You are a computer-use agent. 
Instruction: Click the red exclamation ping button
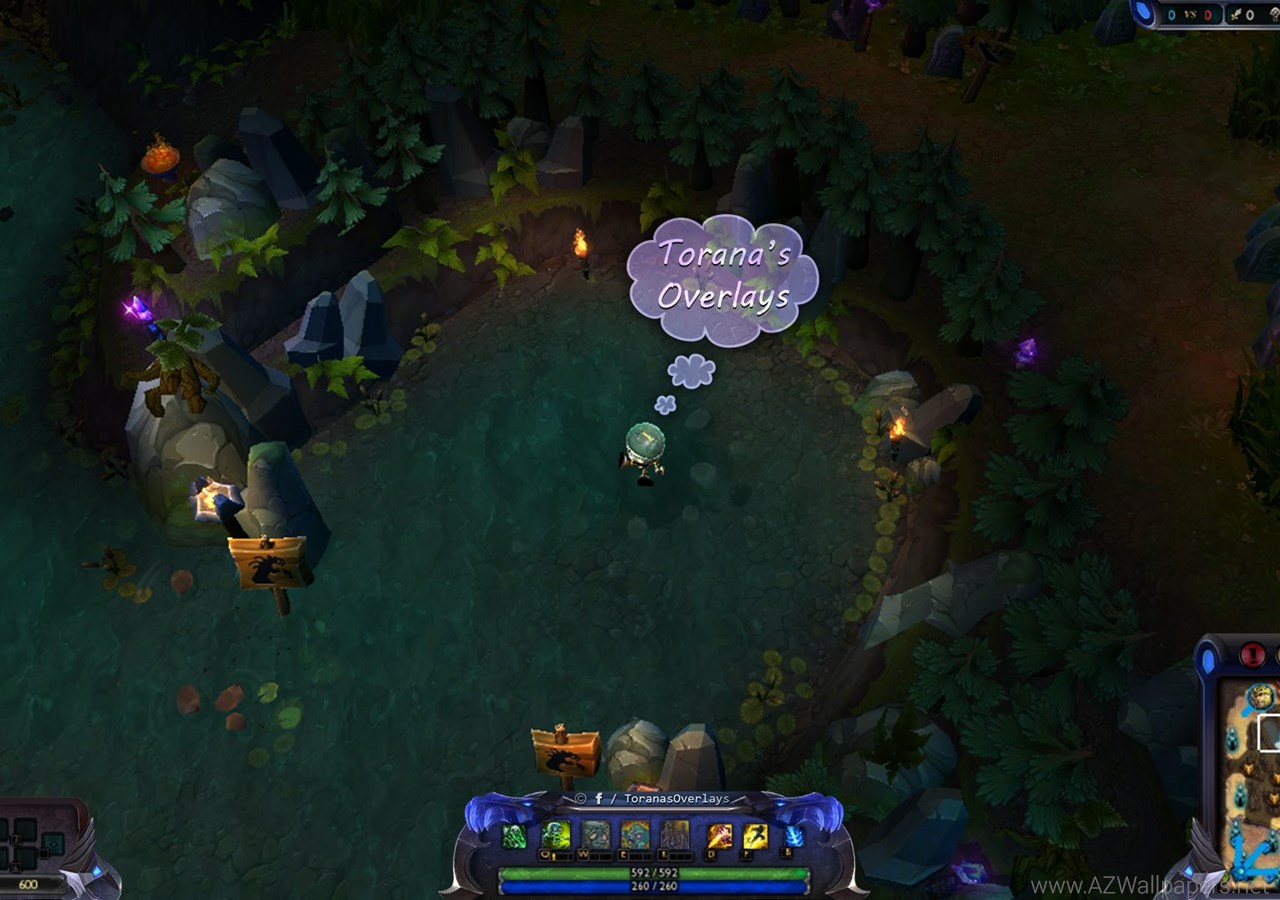1252,656
